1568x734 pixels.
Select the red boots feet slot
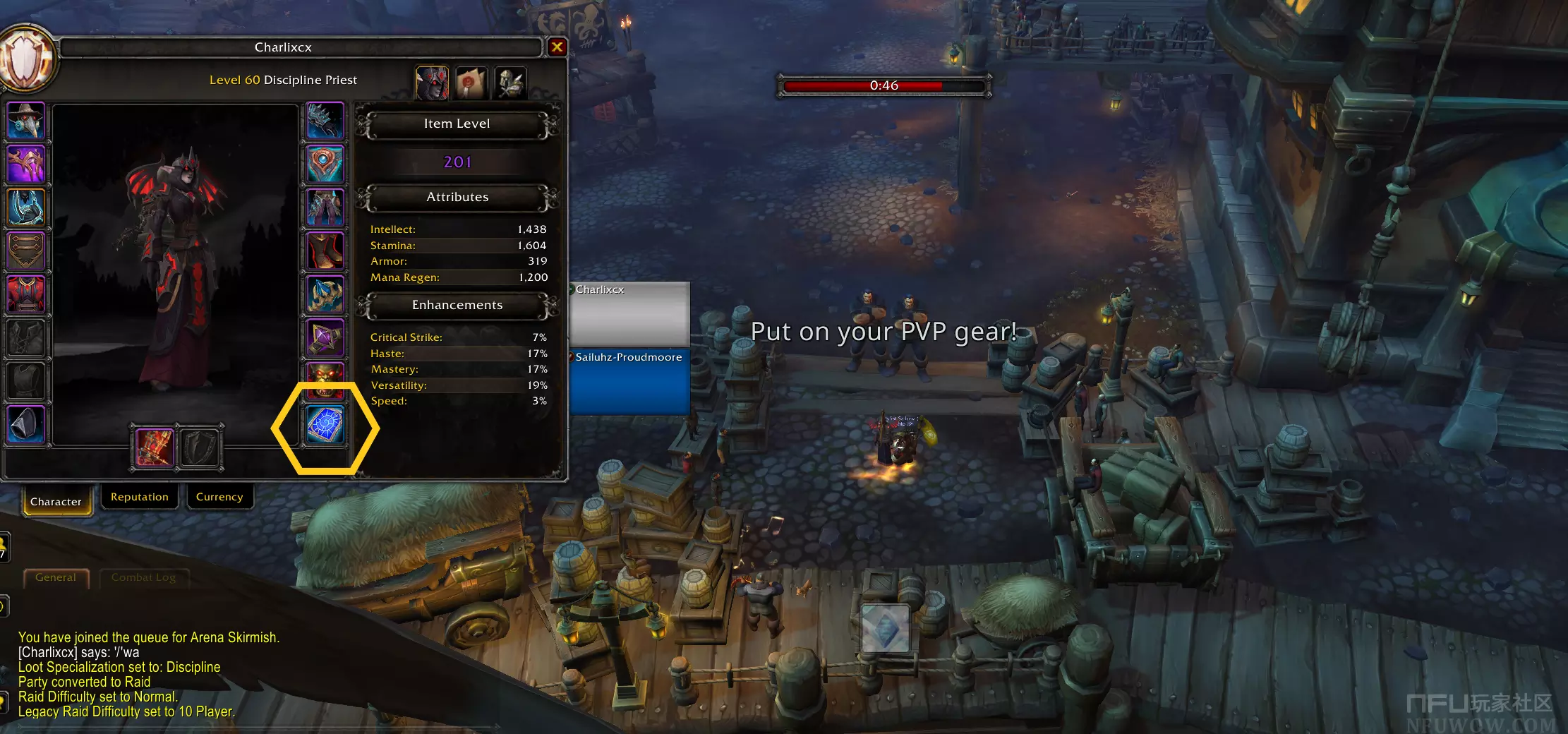325,251
